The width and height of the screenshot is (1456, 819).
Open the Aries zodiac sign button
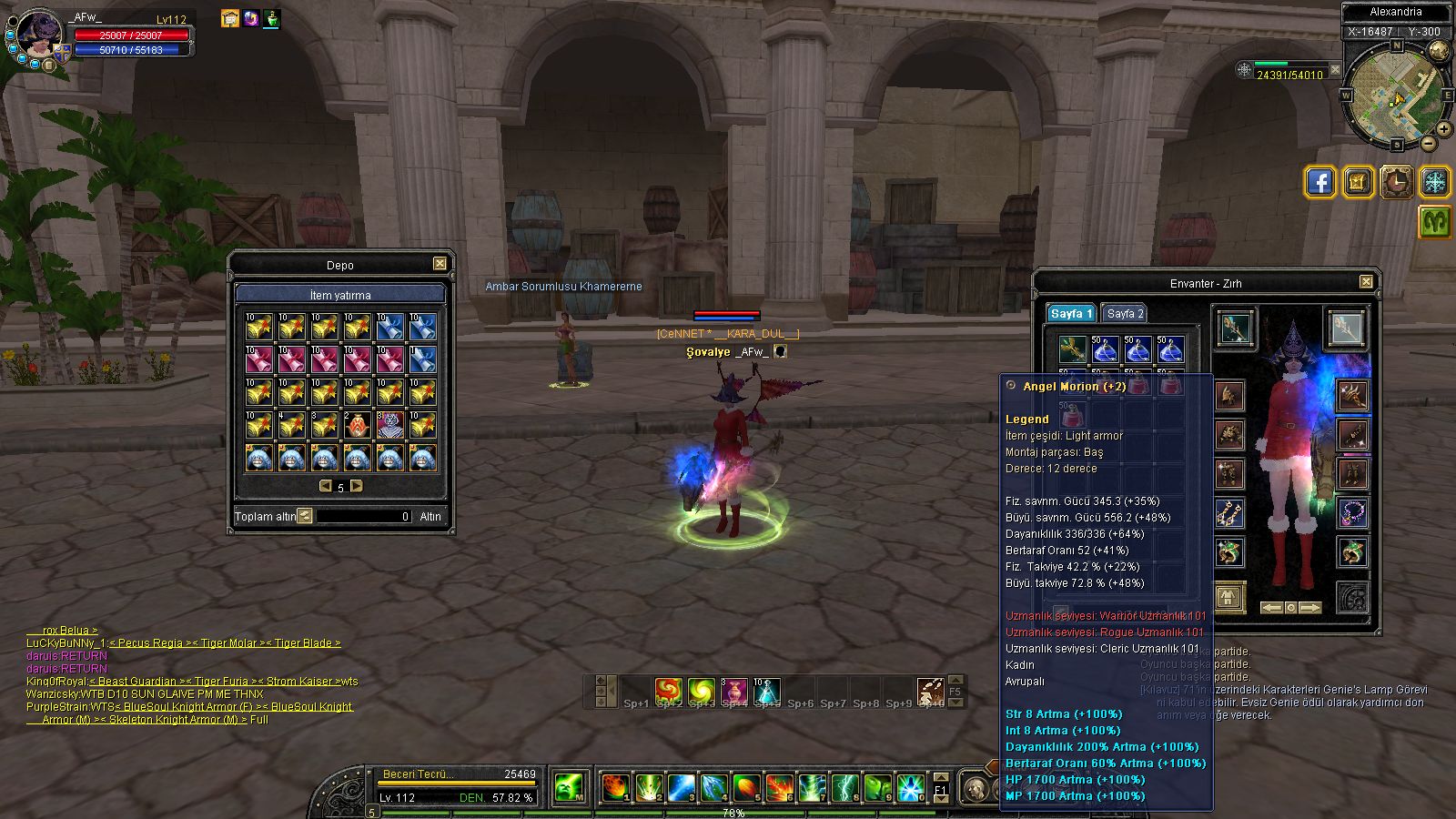click(x=1435, y=222)
